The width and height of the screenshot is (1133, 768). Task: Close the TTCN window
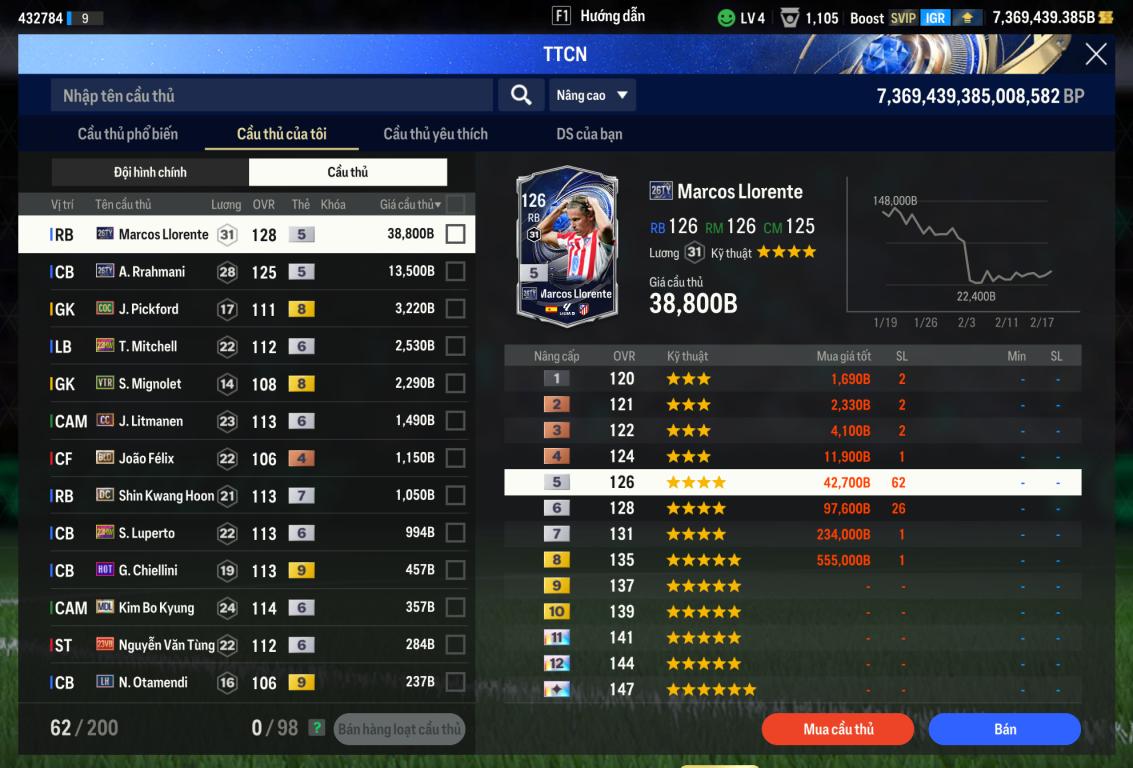pos(1096,54)
